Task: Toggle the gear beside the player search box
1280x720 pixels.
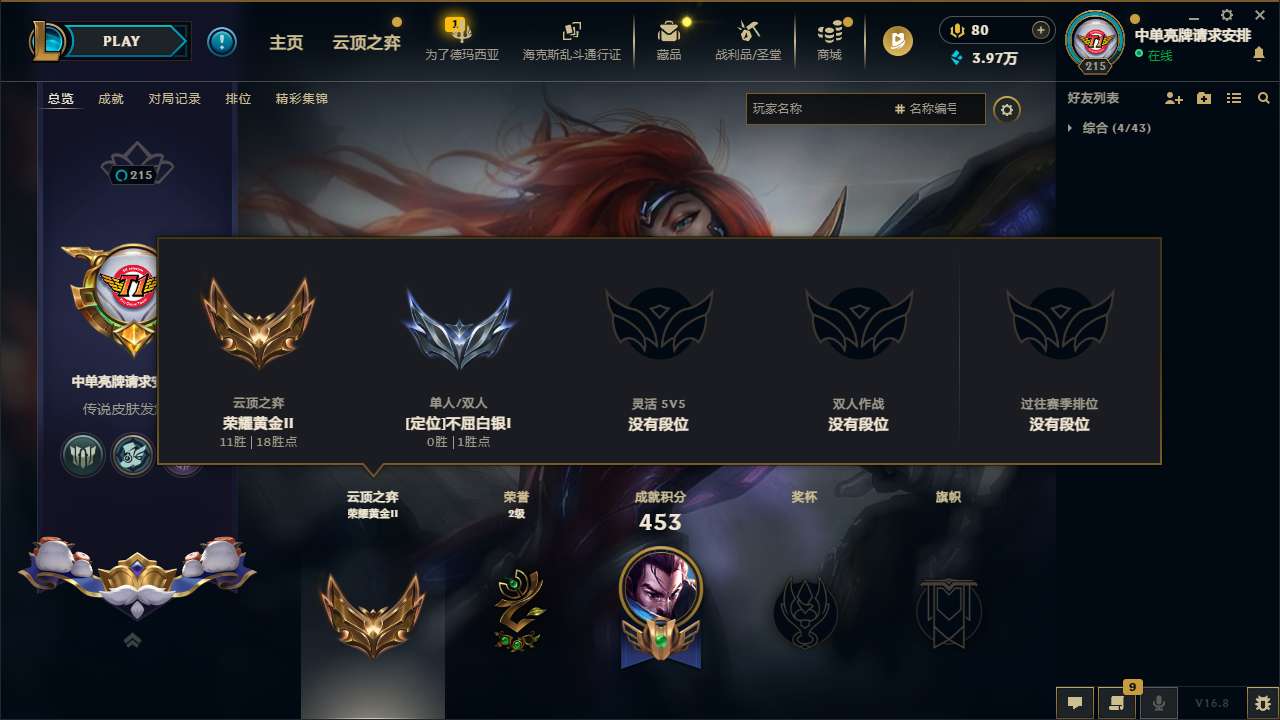Action: 1007,109
